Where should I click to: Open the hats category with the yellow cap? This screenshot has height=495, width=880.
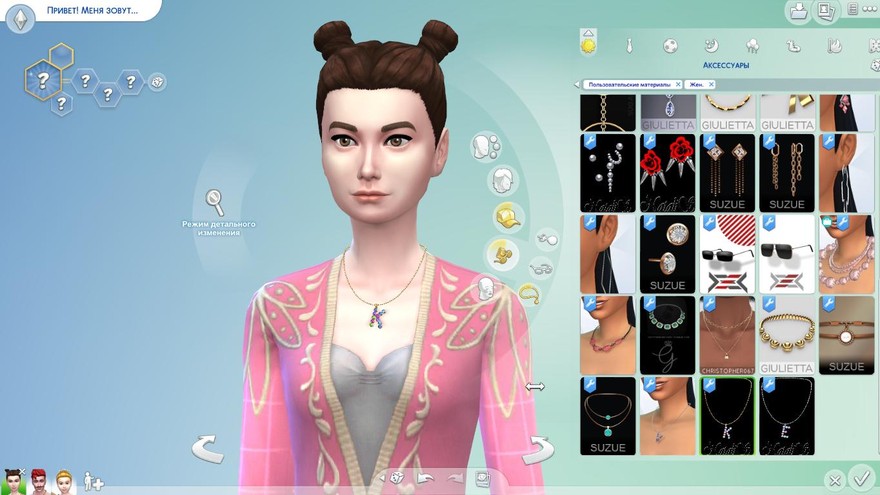[x=508, y=216]
